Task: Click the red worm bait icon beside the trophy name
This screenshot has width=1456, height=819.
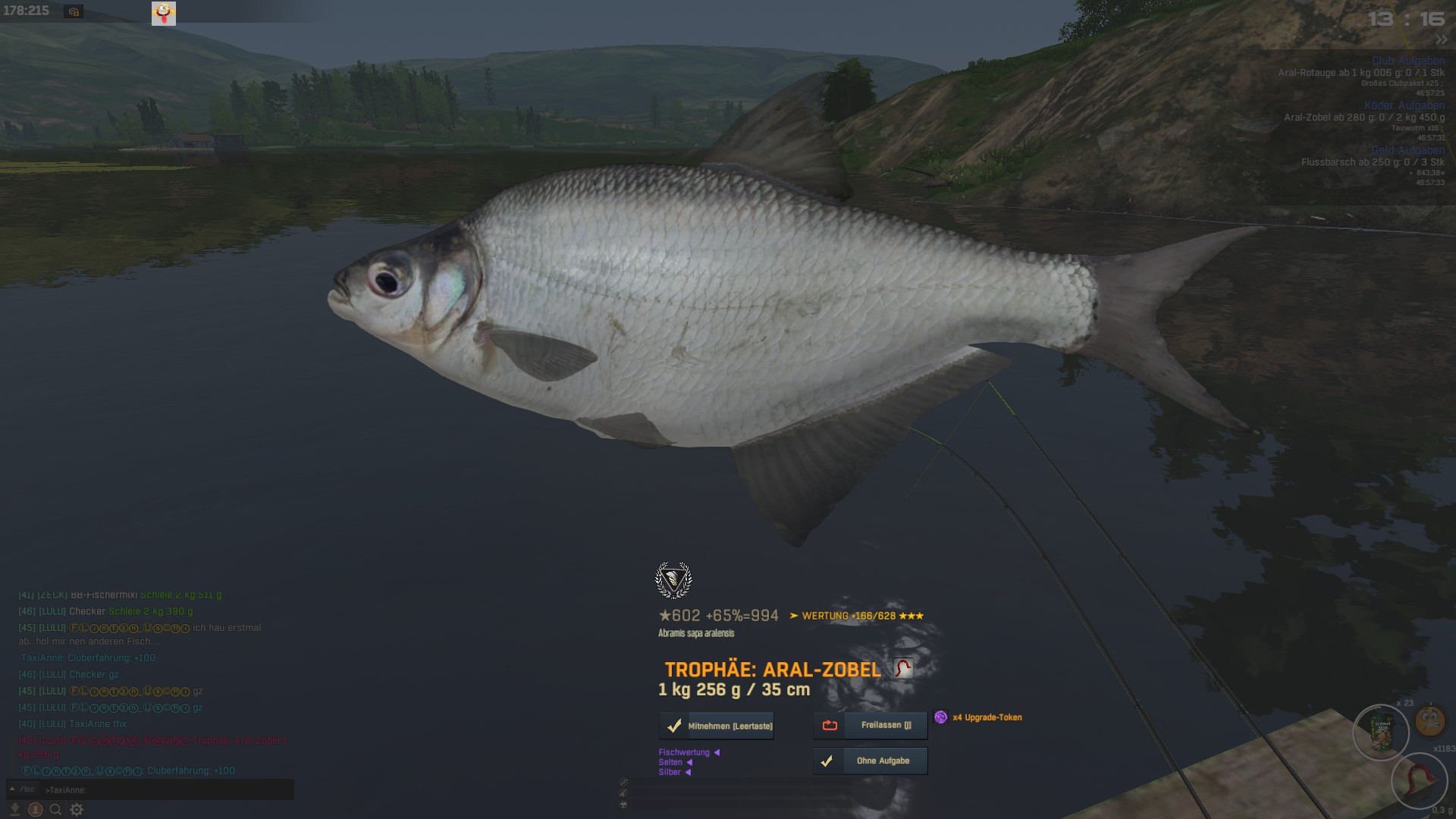Action: (x=902, y=668)
